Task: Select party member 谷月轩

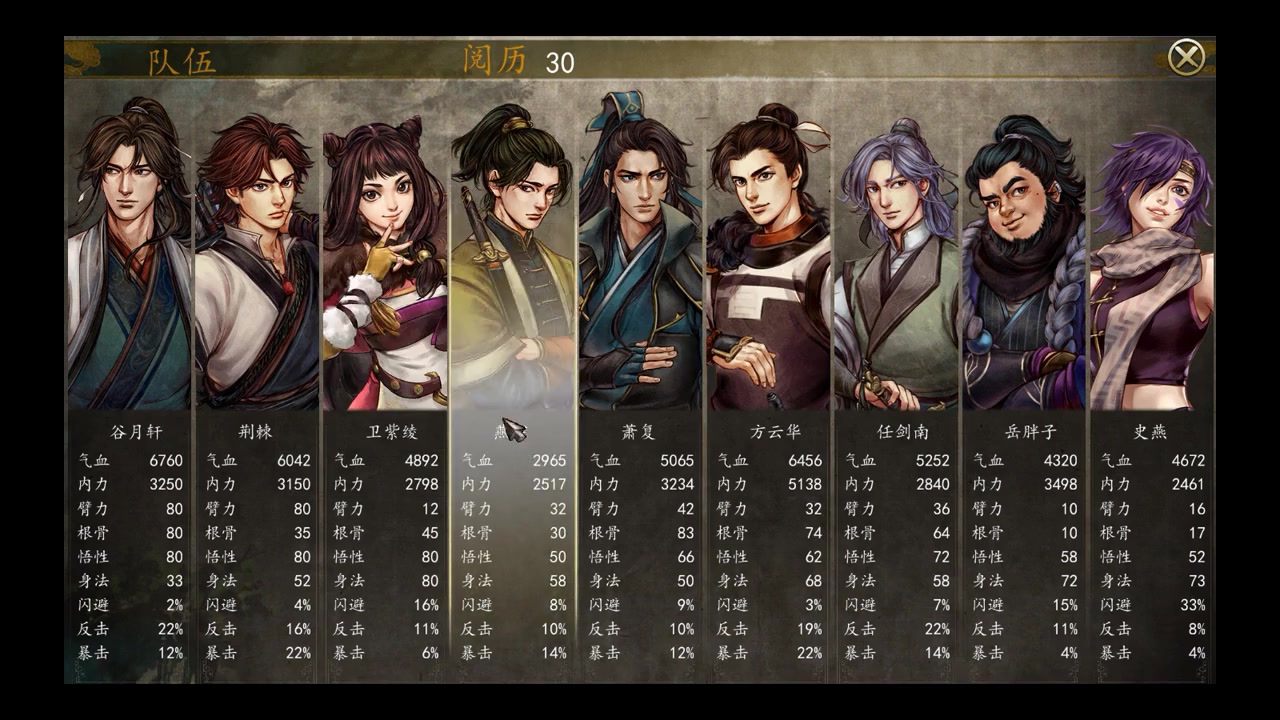Action: point(128,260)
